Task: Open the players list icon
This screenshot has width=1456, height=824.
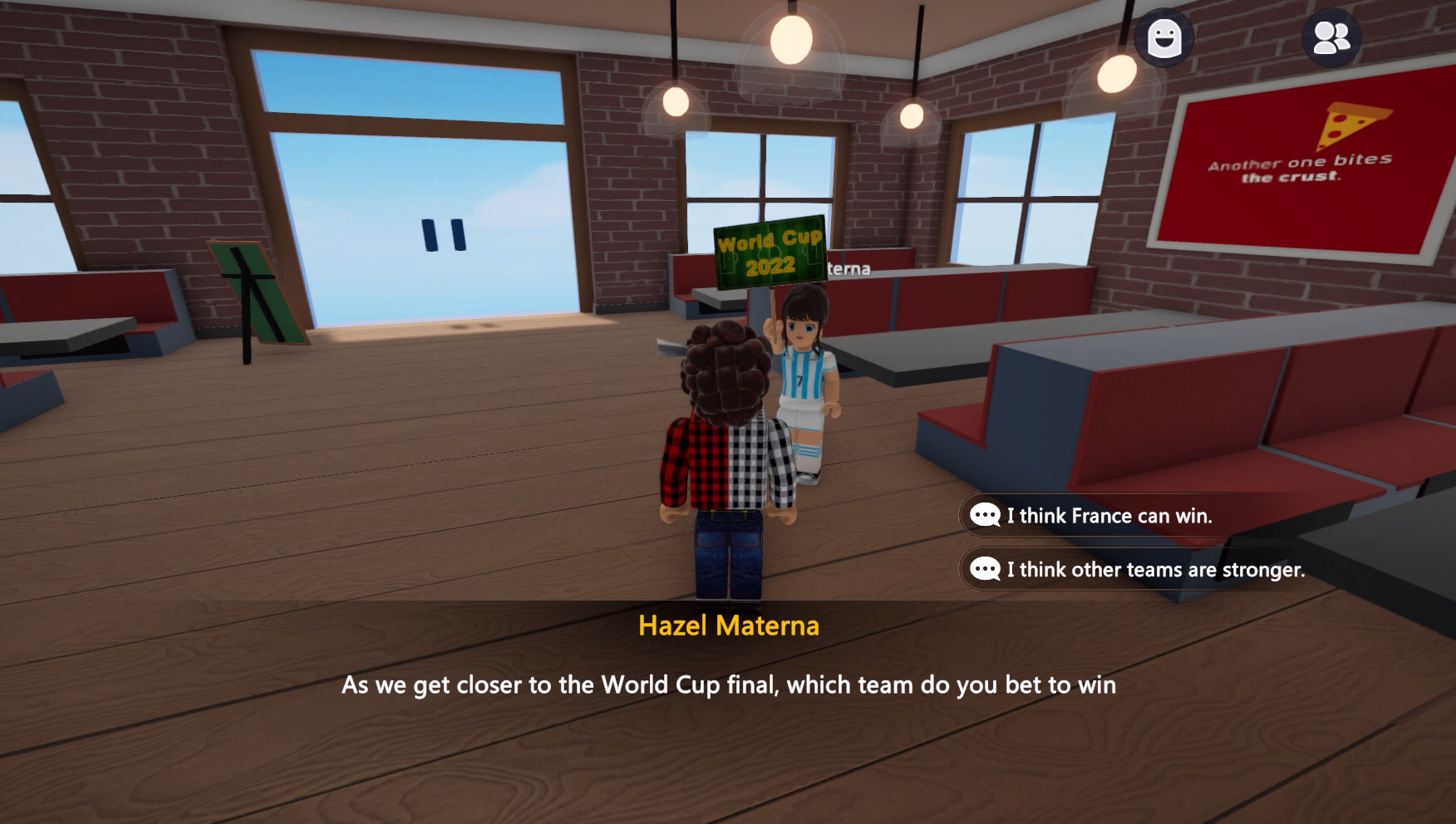Action: pyautogui.click(x=1331, y=38)
